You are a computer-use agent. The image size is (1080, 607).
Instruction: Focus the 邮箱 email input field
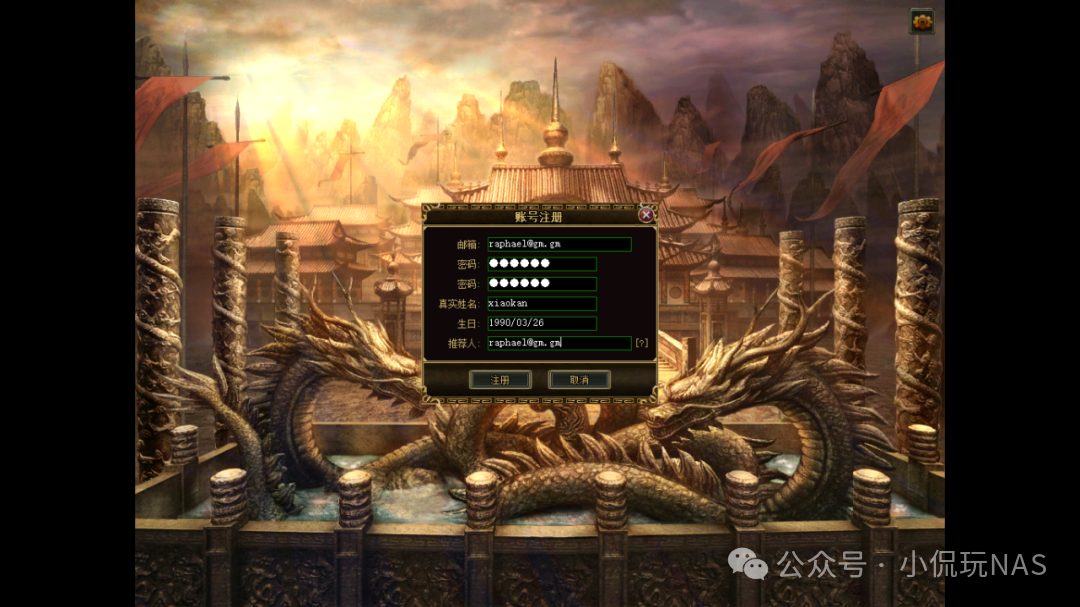[x=558, y=244]
